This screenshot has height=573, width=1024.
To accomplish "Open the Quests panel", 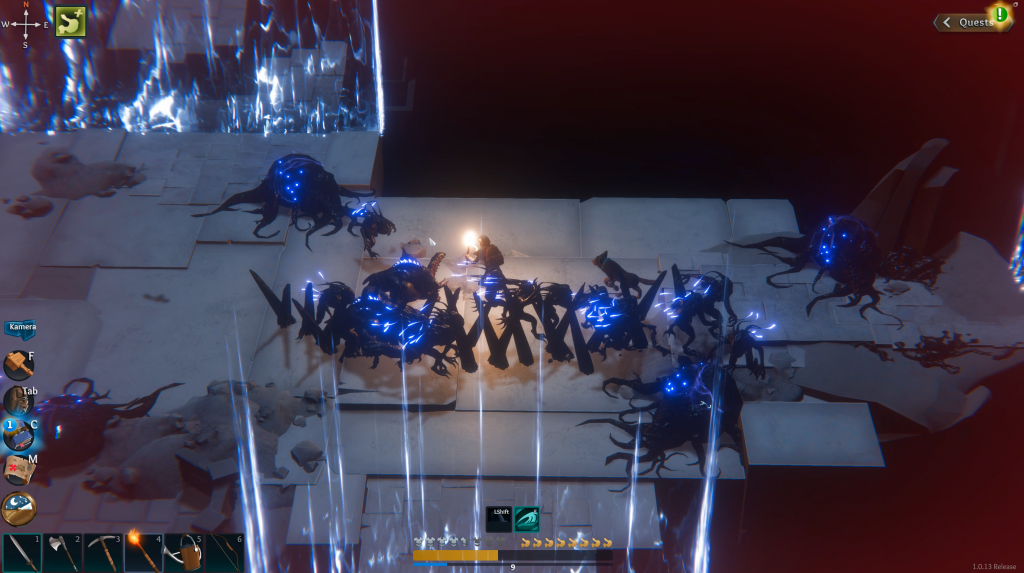I will coord(970,22).
